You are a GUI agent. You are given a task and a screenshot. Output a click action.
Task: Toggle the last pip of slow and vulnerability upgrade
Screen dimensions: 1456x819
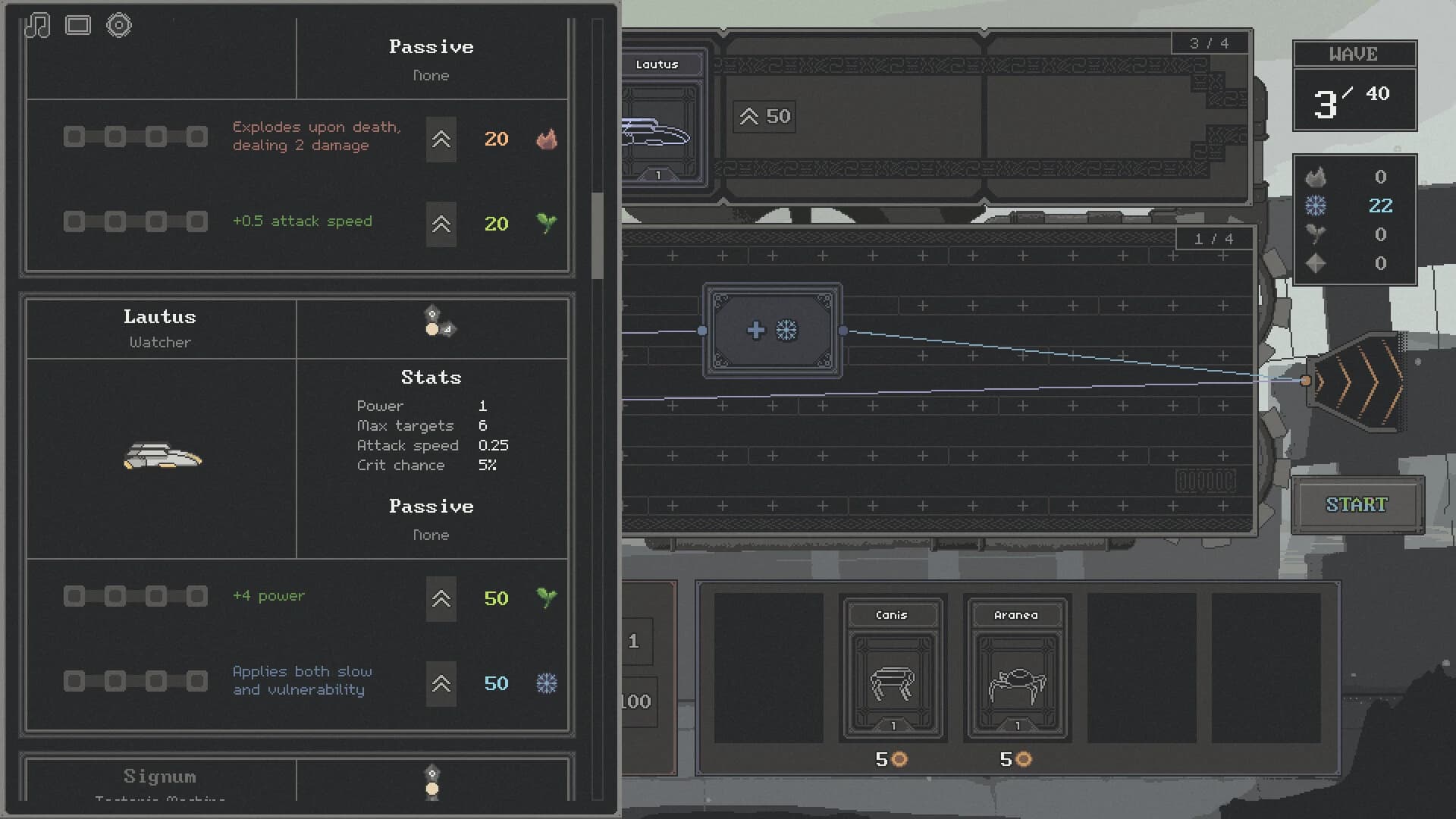click(x=196, y=681)
